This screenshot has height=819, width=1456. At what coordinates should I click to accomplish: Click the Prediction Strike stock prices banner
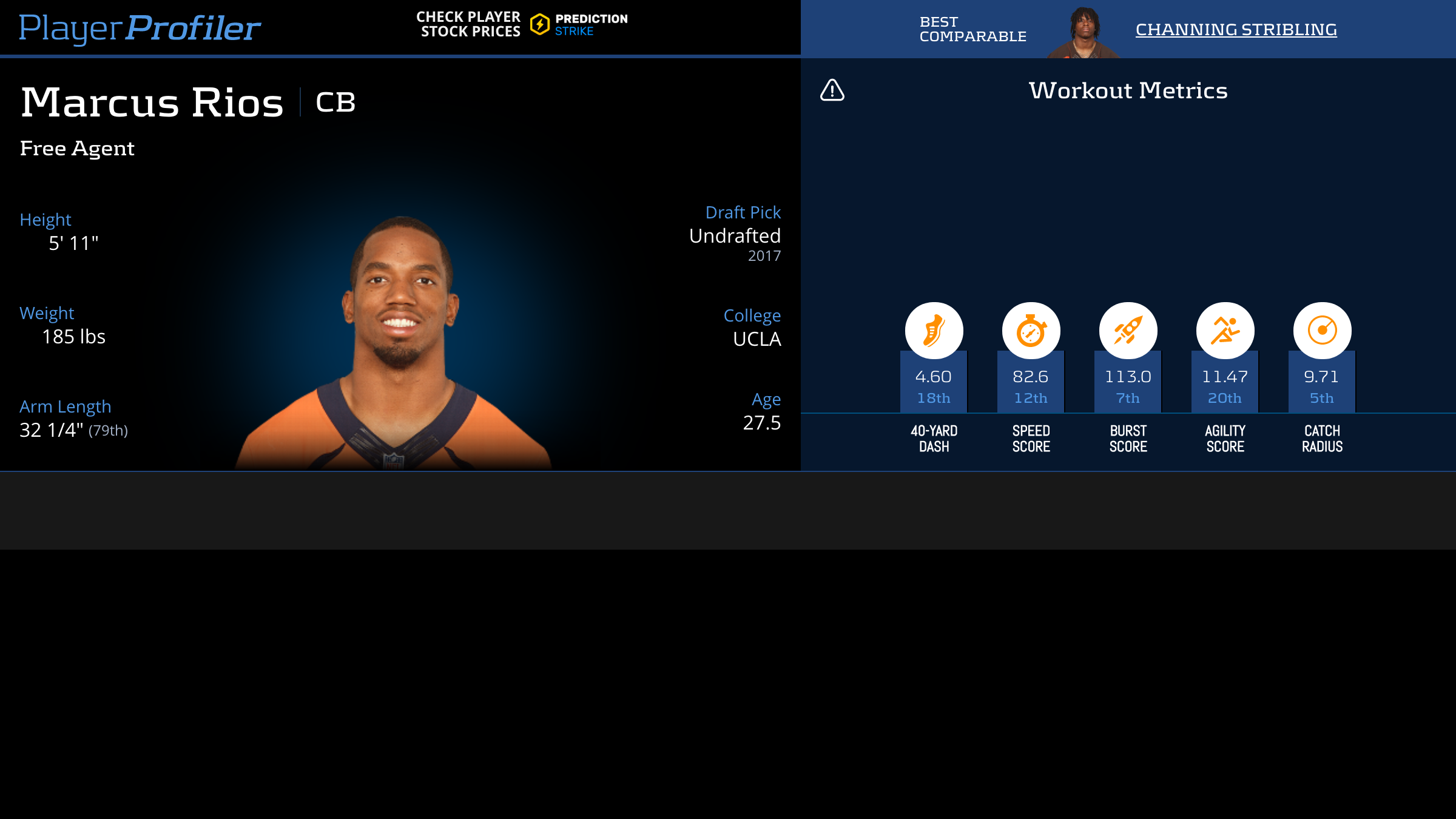click(522, 25)
